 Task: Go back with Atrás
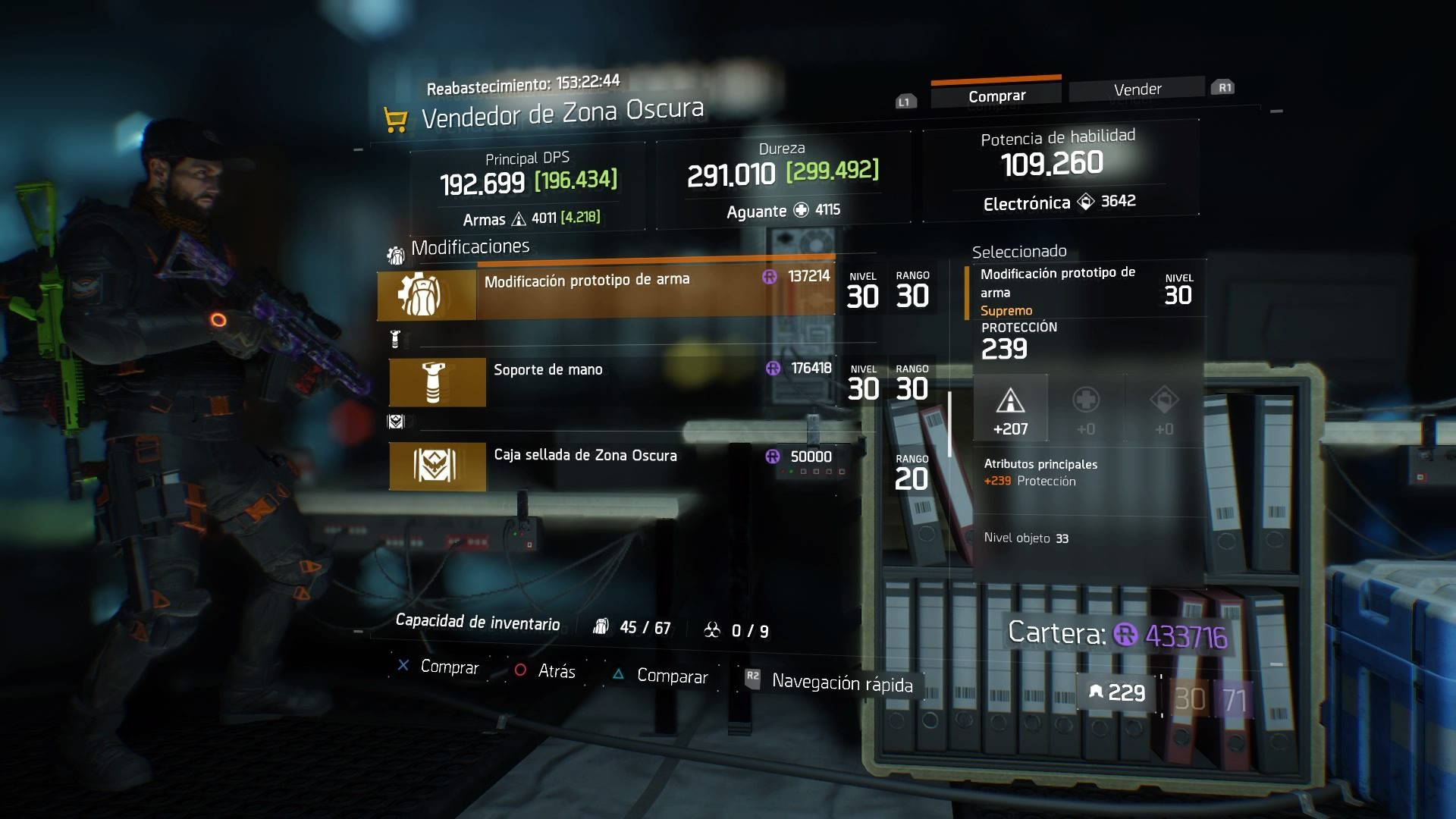pyautogui.click(x=546, y=671)
